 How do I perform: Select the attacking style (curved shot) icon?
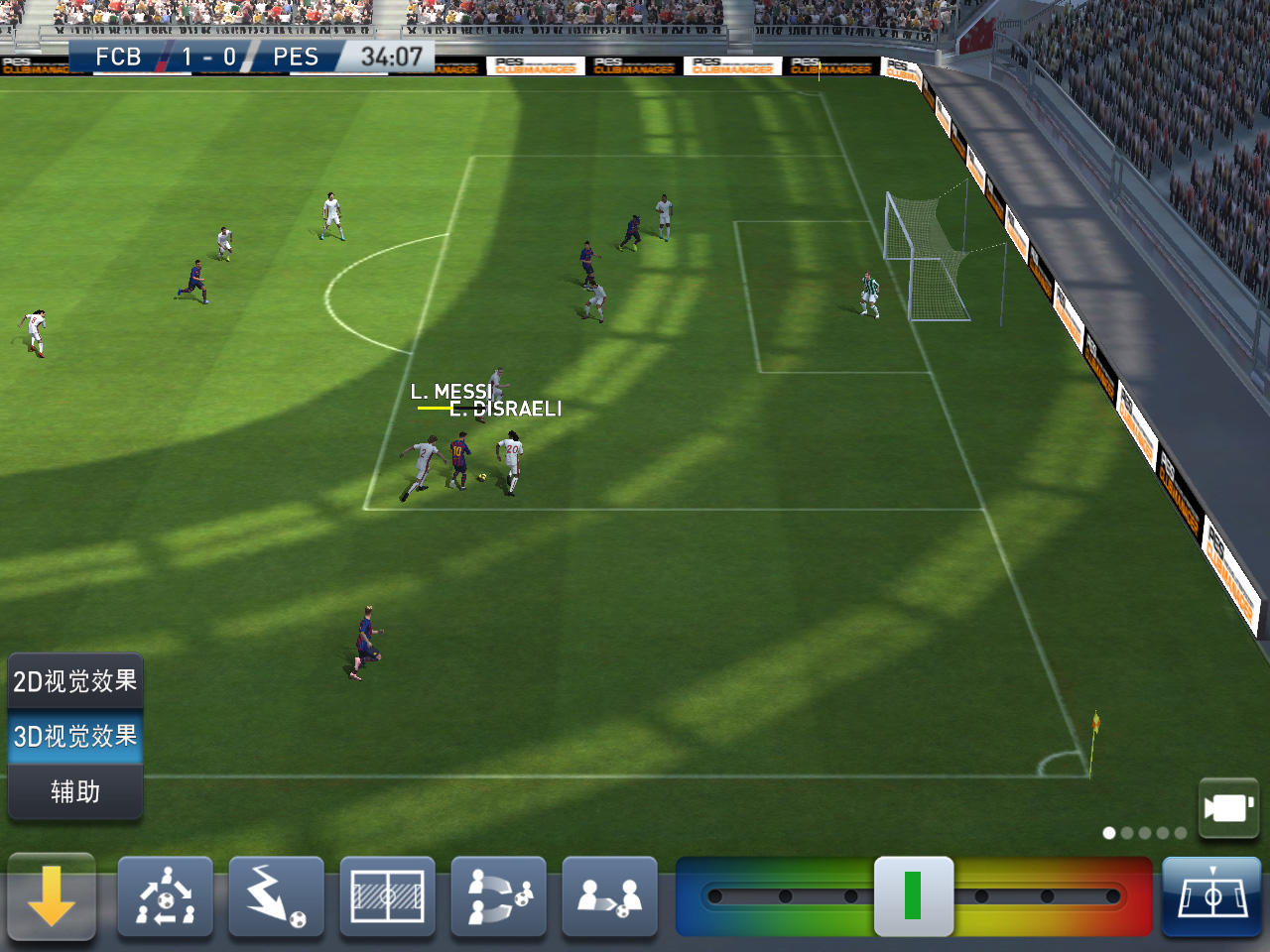pyautogui.click(x=277, y=897)
